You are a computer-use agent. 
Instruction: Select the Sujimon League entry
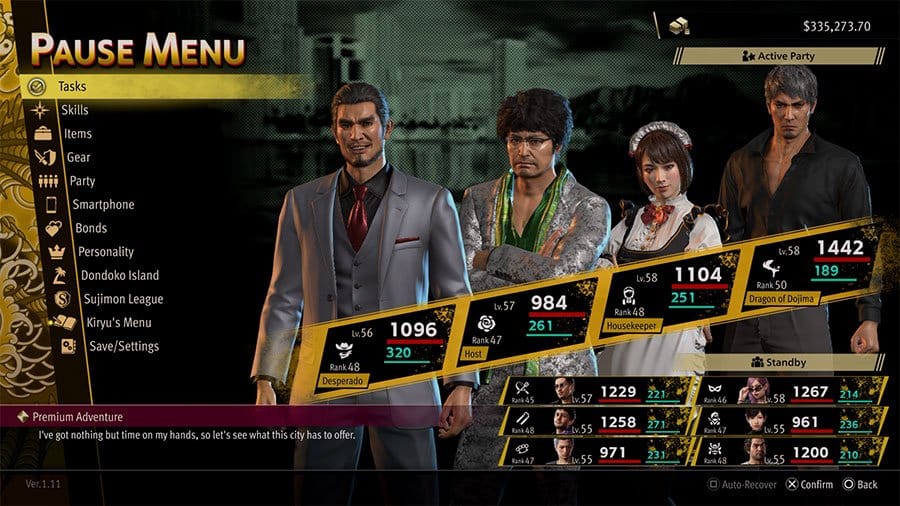pyautogui.click(x=124, y=299)
